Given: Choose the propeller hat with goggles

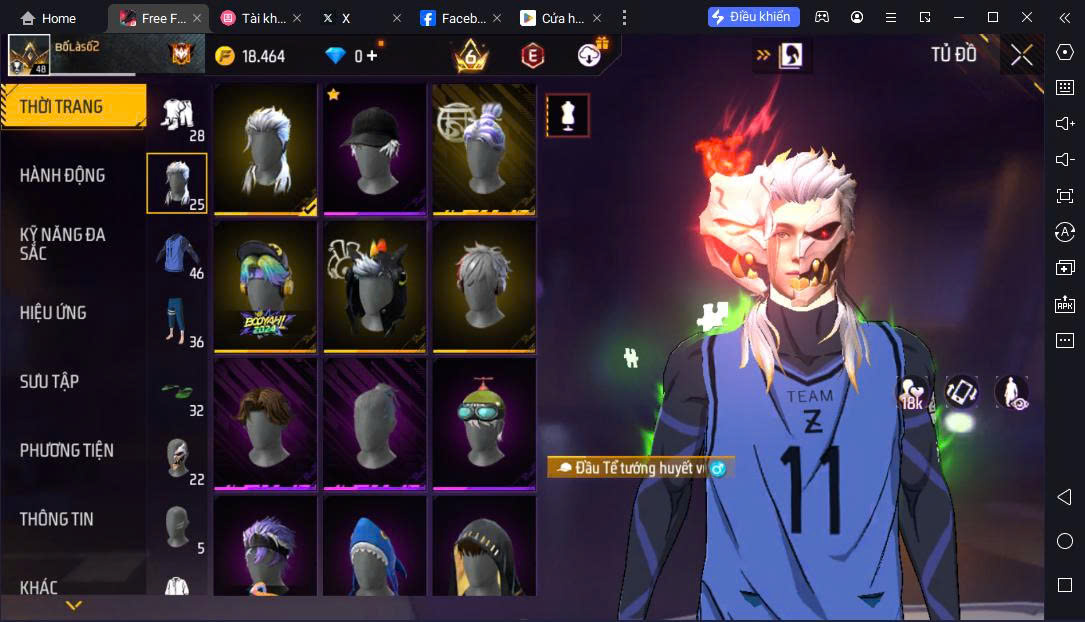Looking at the screenshot, I should coord(484,424).
